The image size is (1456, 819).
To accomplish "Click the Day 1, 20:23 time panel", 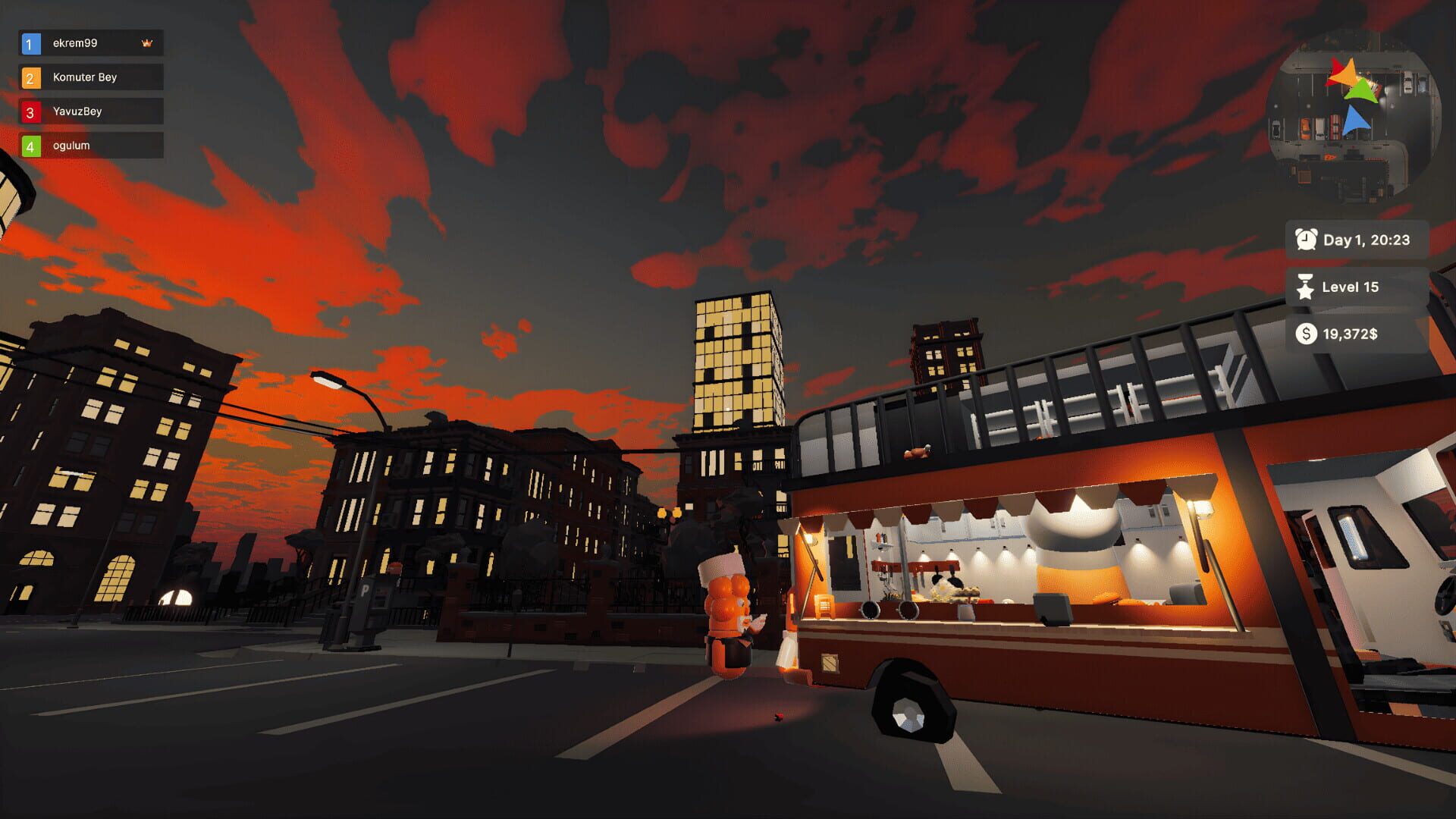I will [1357, 240].
